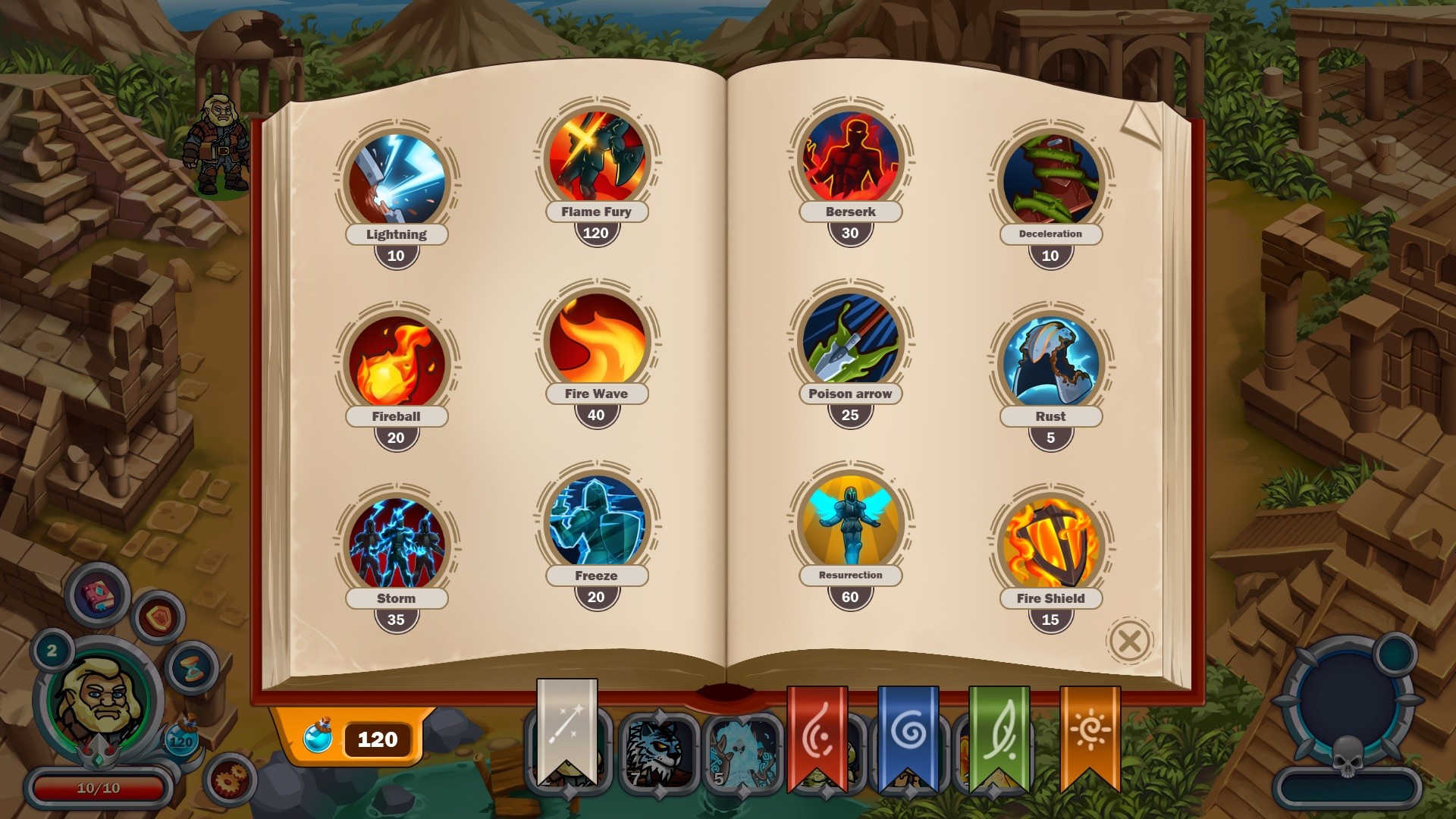
Task: Switch to the blue swirl banner tab
Action: 907,728
